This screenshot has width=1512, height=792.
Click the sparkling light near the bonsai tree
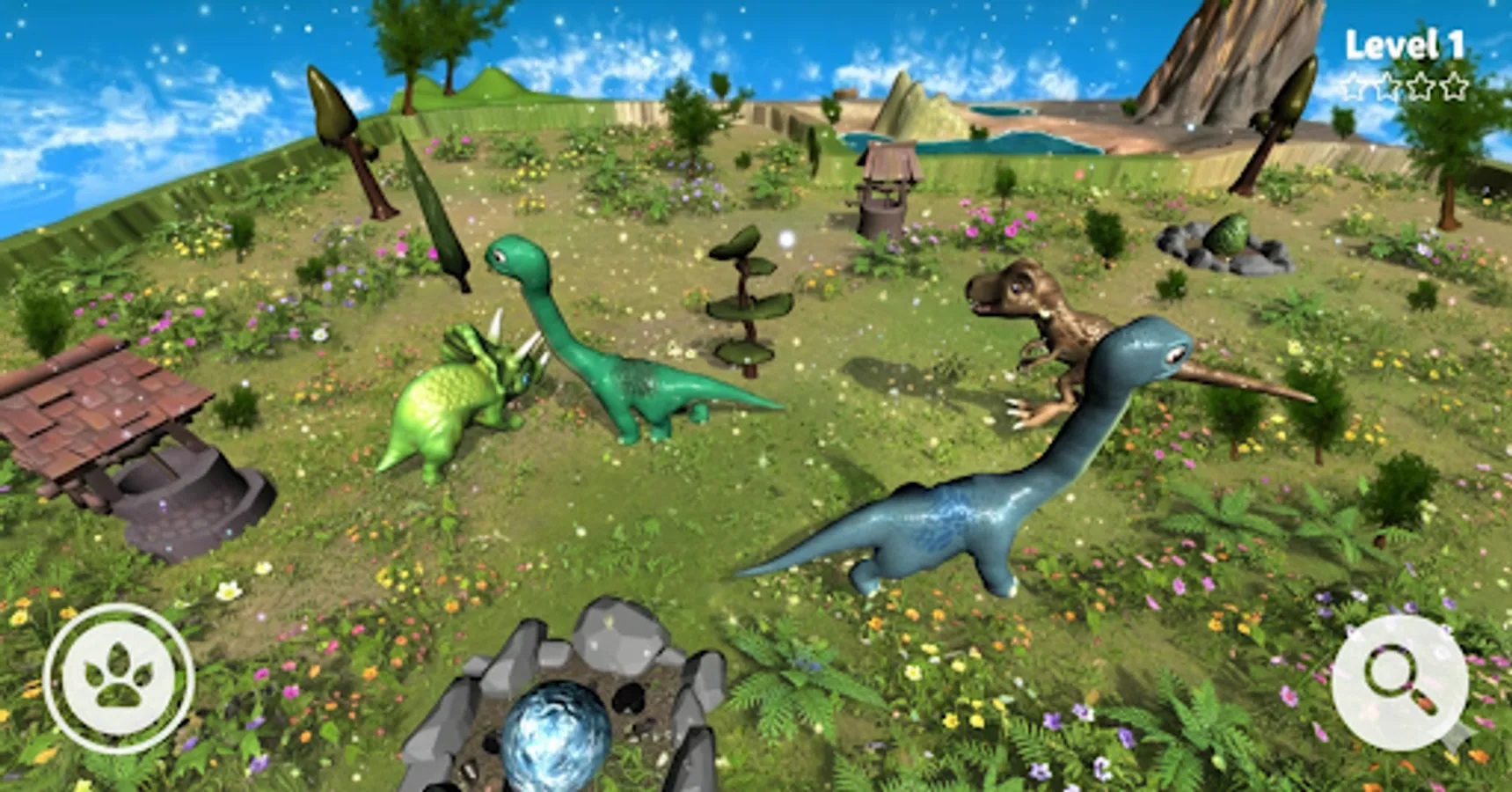click(785, 238)
